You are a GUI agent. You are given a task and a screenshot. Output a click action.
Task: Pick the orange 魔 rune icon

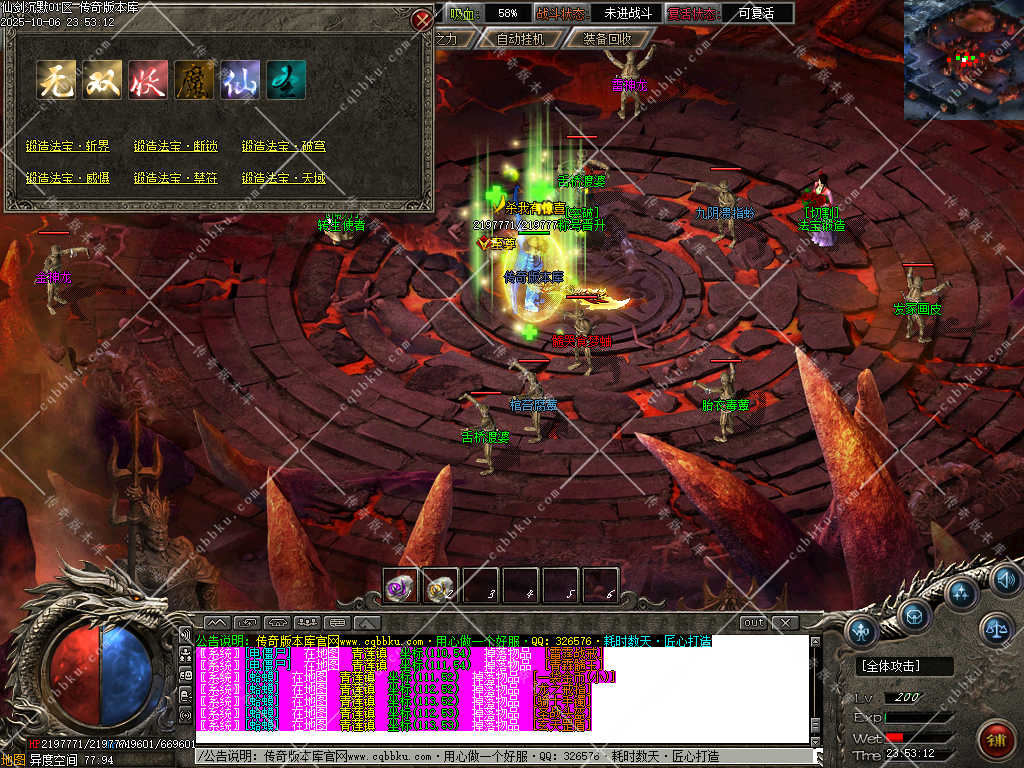(194, 80)
